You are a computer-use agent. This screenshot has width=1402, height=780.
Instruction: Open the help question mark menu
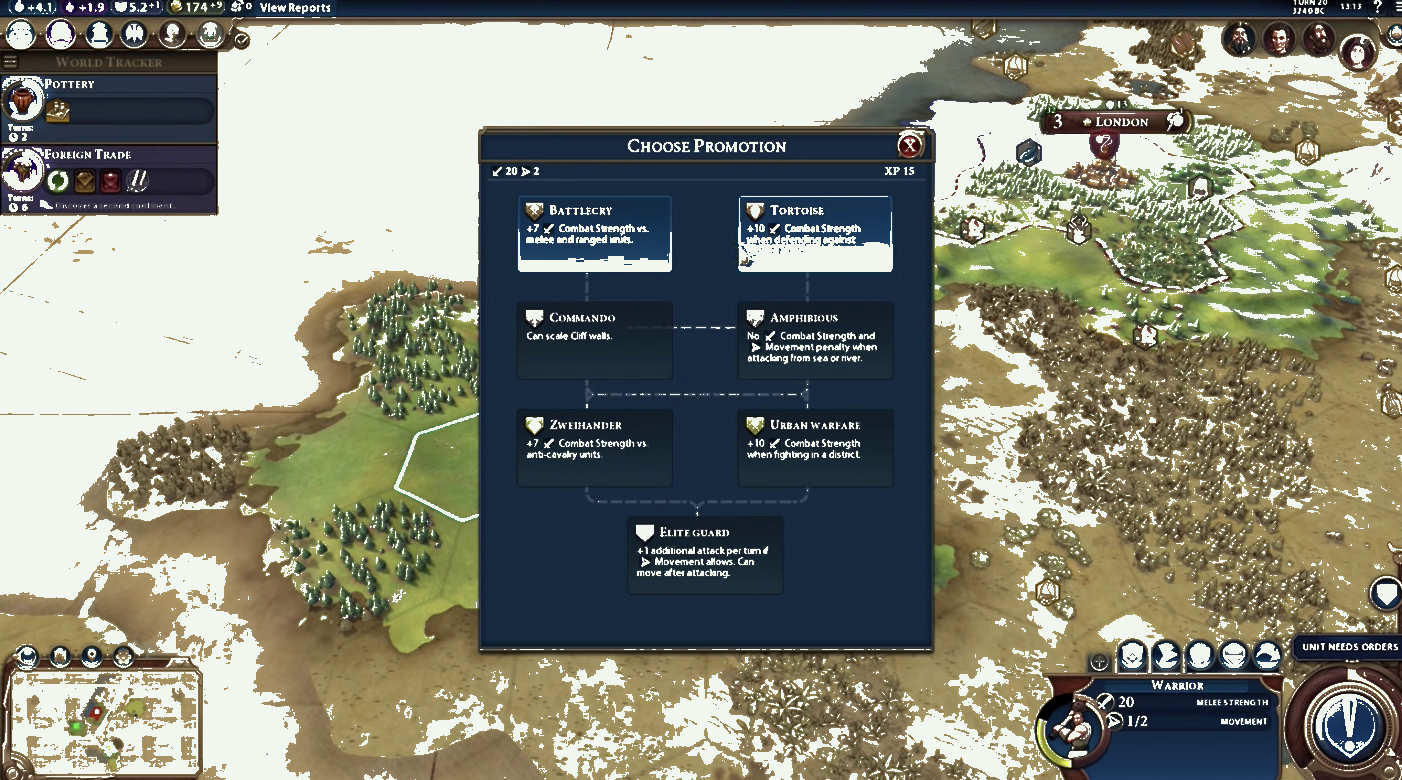click(1377, 8)
